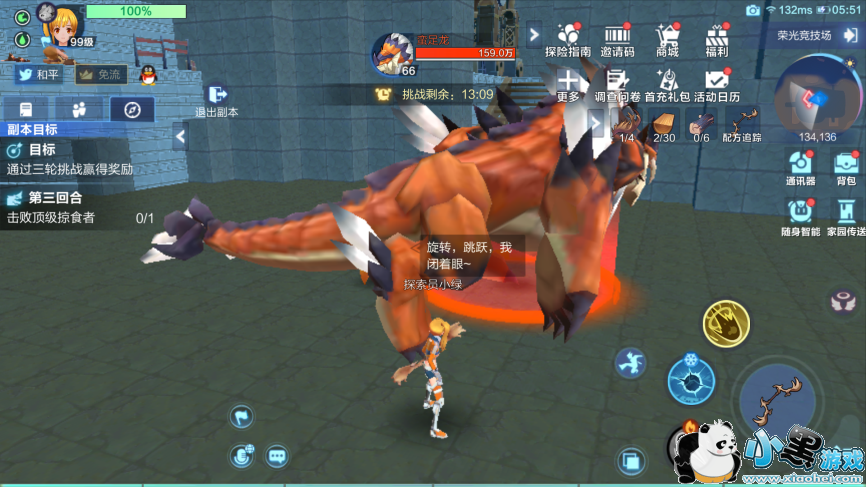Open the 邀请码 invite code menu

point(617,40)
